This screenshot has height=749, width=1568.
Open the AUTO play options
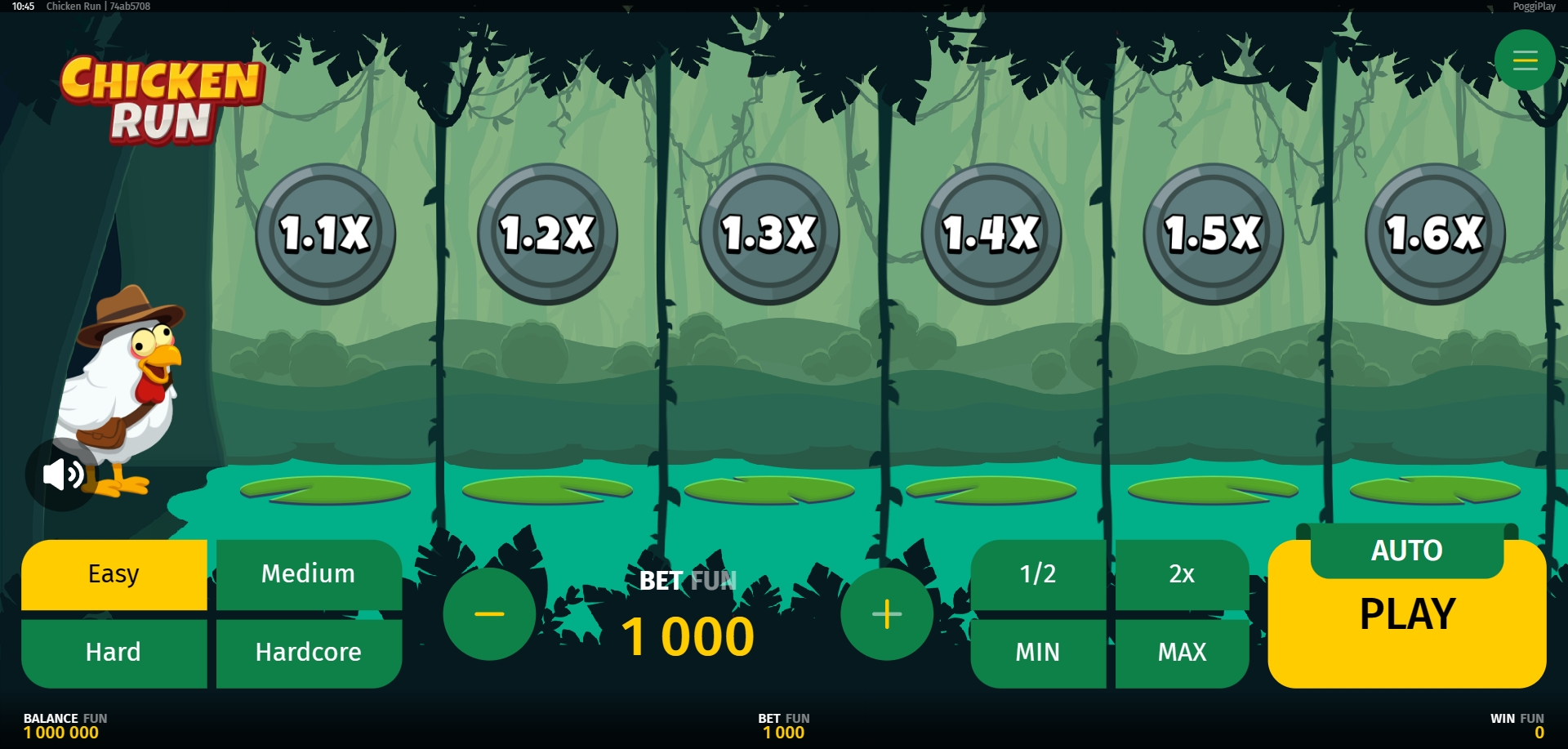click(1406, 551)
